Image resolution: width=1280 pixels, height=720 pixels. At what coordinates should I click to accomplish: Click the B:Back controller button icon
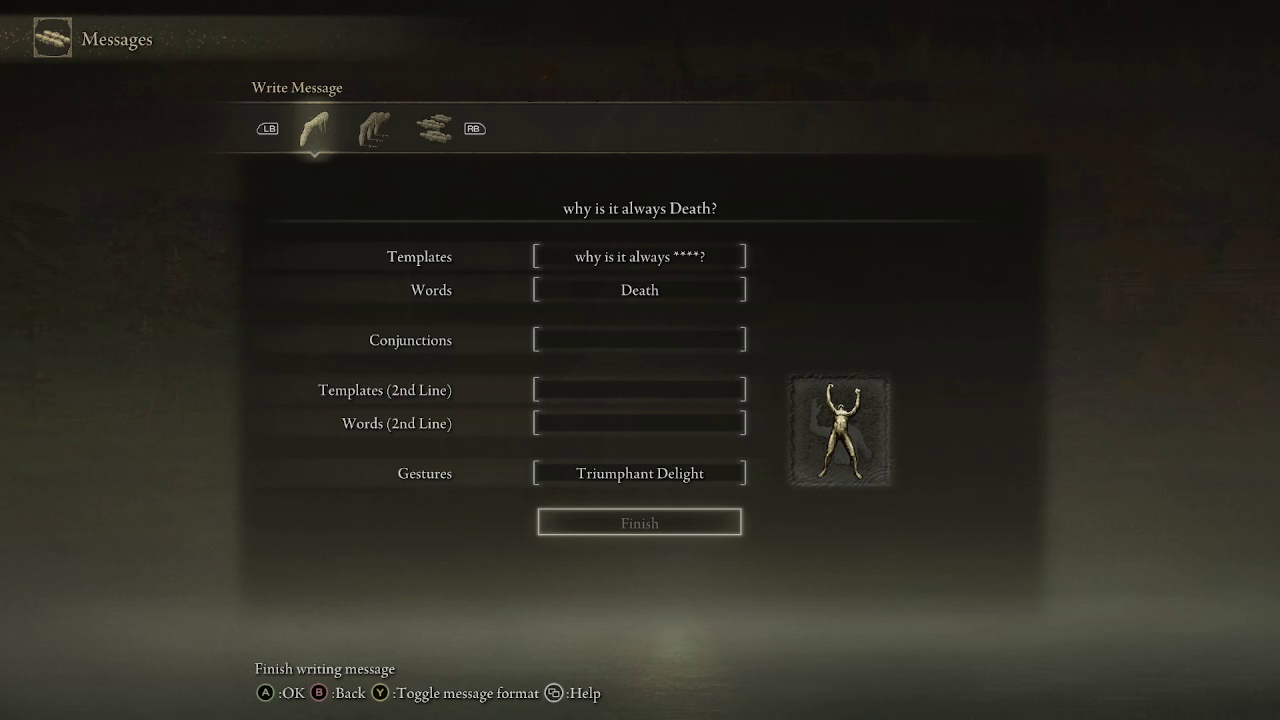[318, 692]
